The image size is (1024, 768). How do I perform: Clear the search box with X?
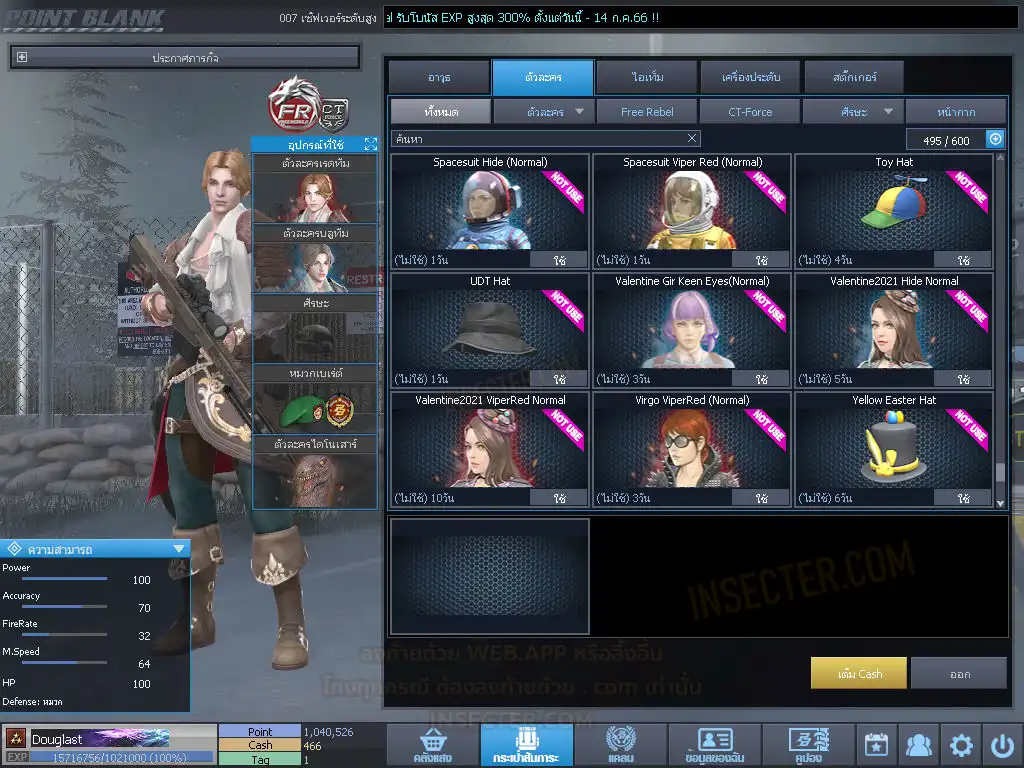(x=692, y=138)
